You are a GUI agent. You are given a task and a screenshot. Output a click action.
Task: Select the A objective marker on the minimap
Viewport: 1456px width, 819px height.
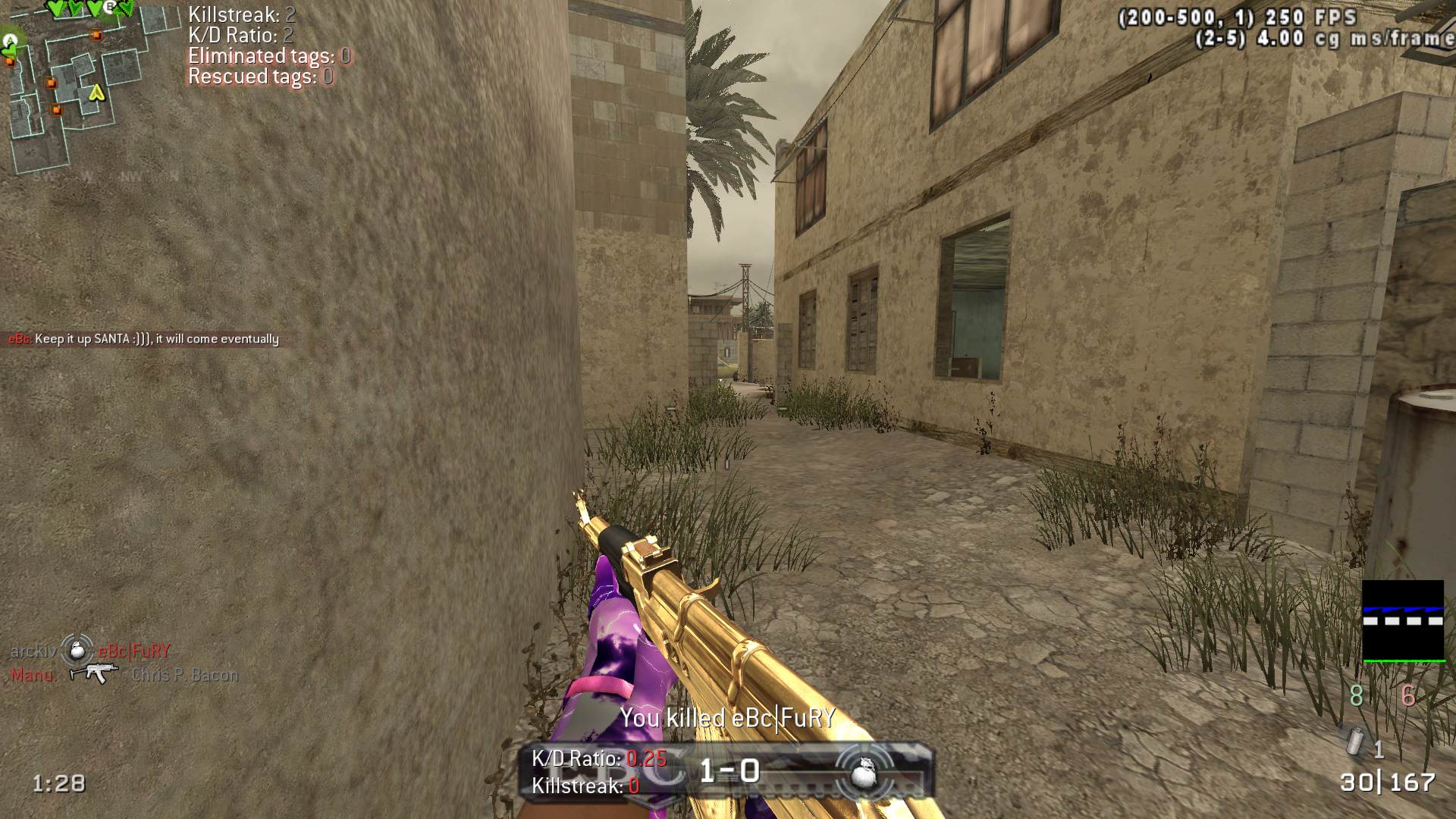coord(10,39)
